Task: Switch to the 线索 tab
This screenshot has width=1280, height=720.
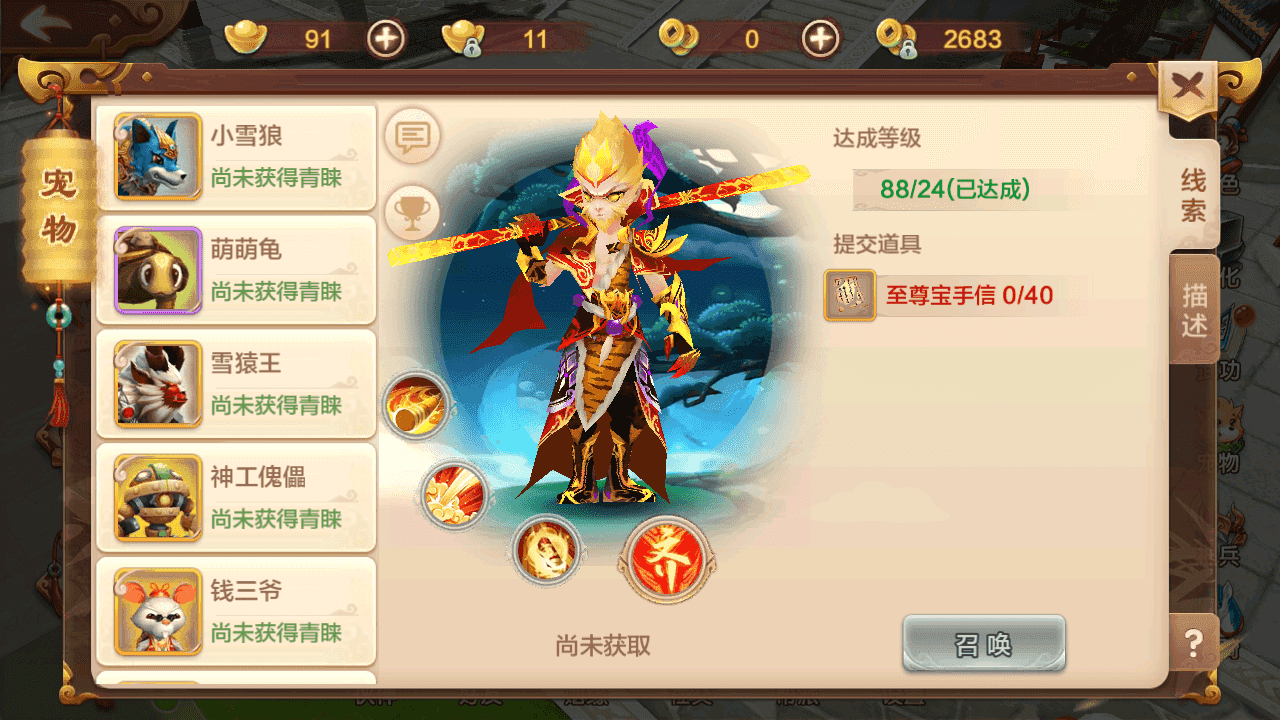Action: (1192, 190)
